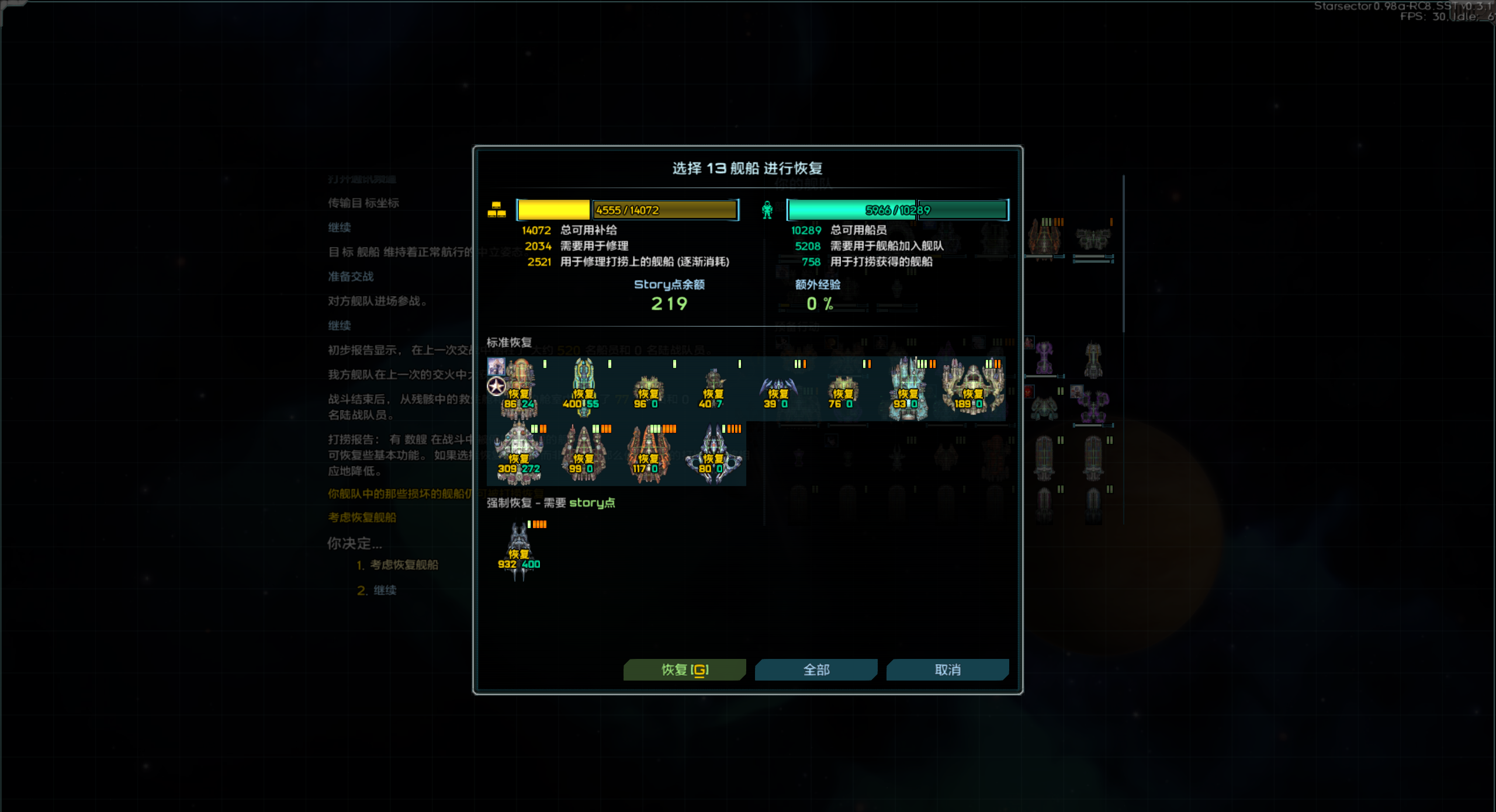This screenshot has width=1496, height=812.
Task: Pick the ship tile labeled 96 0
Action: [648, 390]
